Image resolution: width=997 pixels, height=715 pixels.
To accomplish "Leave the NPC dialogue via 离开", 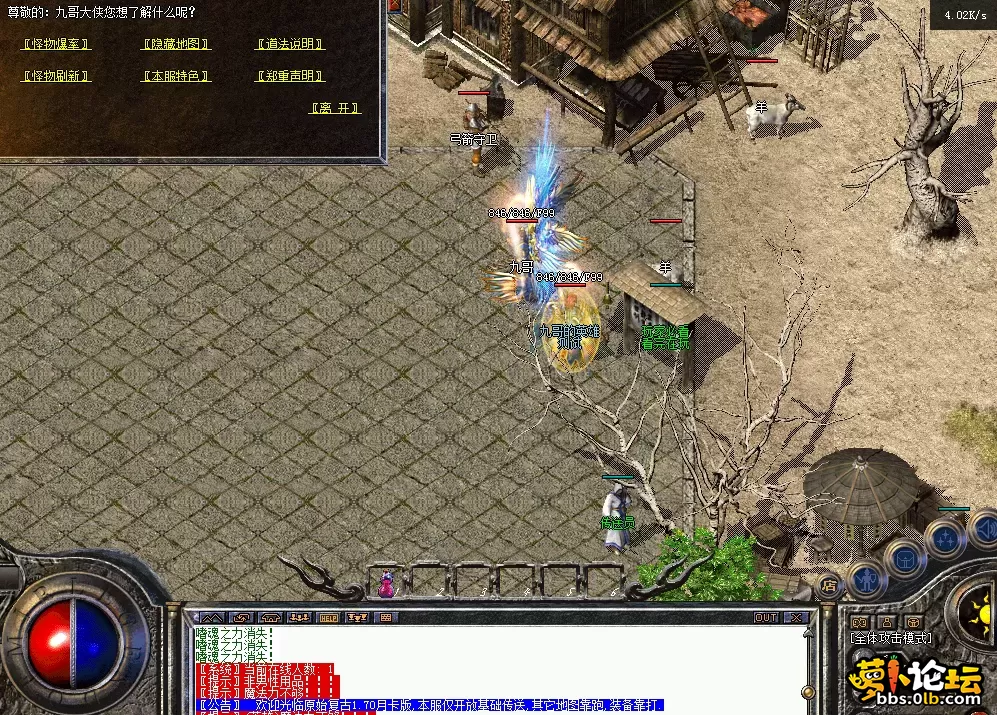I will click(335, 108).
